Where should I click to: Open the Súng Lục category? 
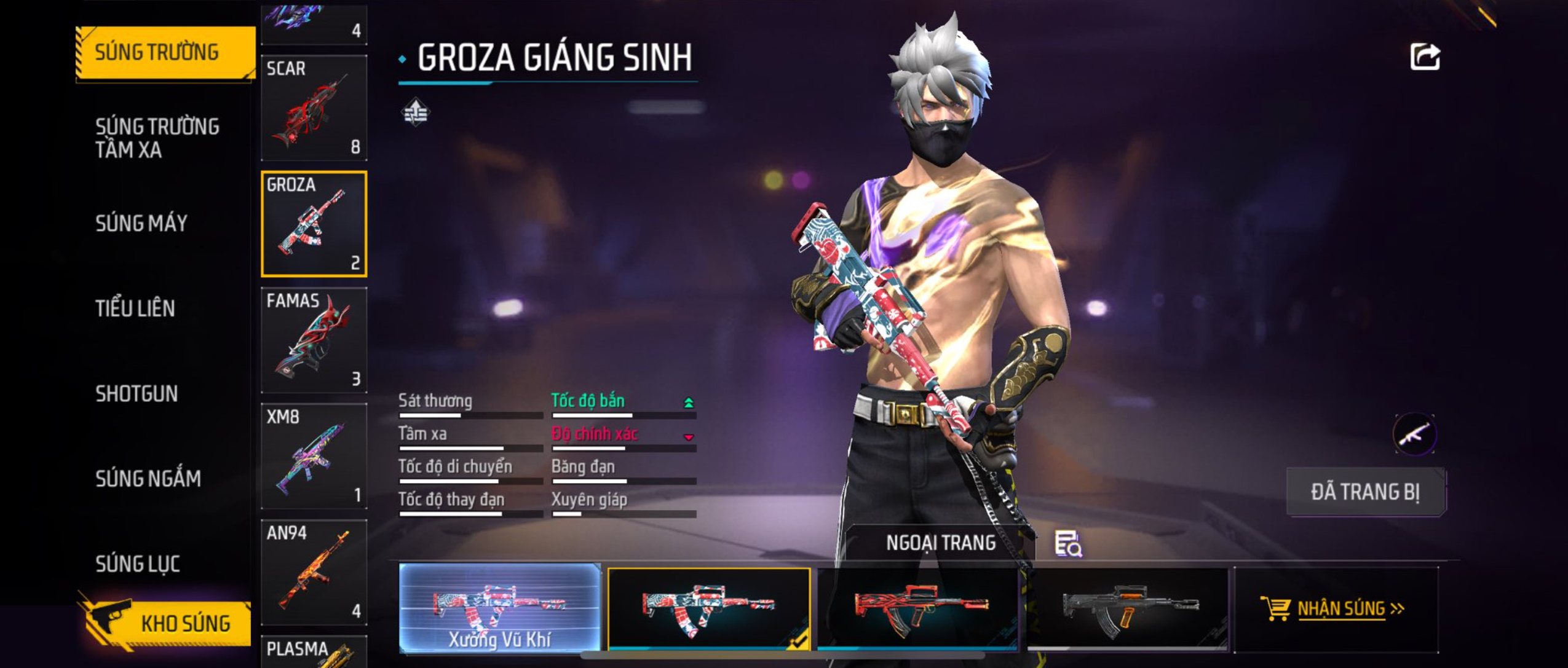tap(138, 564)
